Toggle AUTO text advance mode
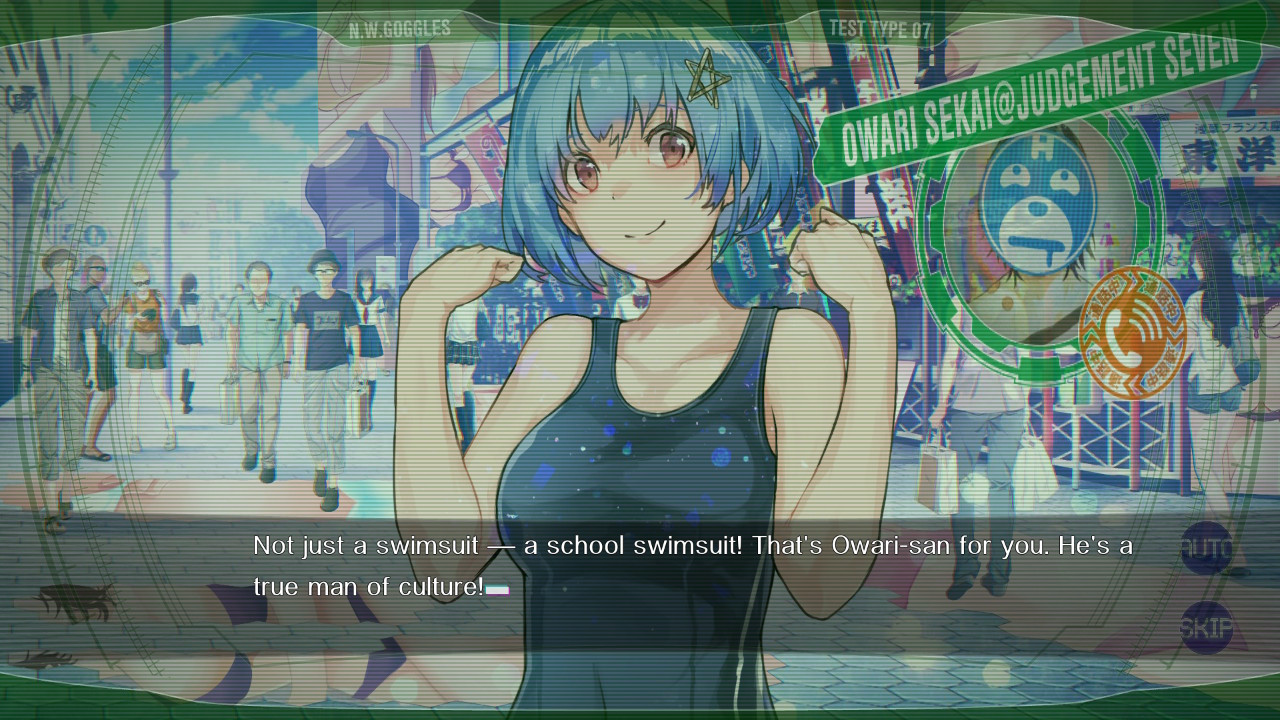 (x=1206, y=548)
